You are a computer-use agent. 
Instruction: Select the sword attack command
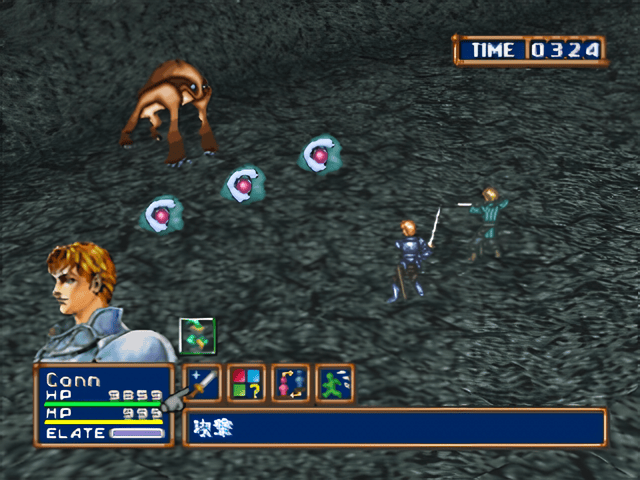click(x=203, y=383)
